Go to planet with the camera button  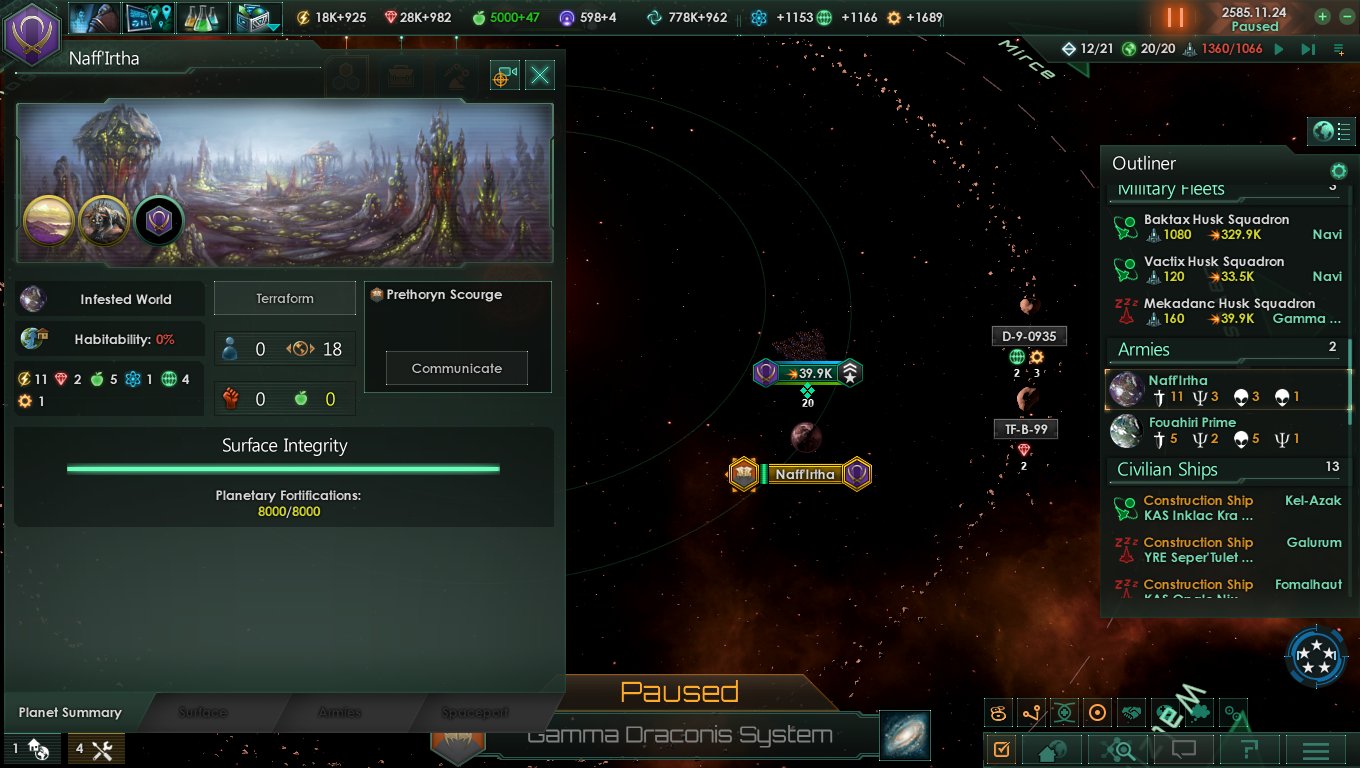coord(505,75)
